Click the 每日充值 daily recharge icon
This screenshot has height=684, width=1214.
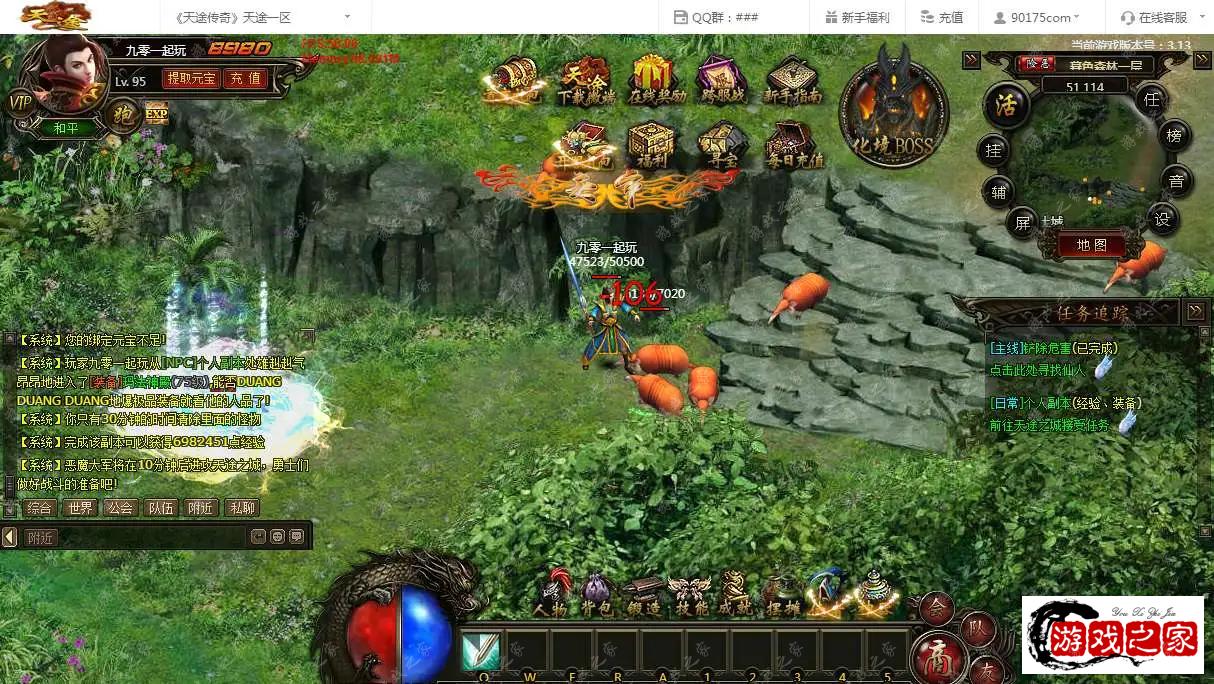794,146
